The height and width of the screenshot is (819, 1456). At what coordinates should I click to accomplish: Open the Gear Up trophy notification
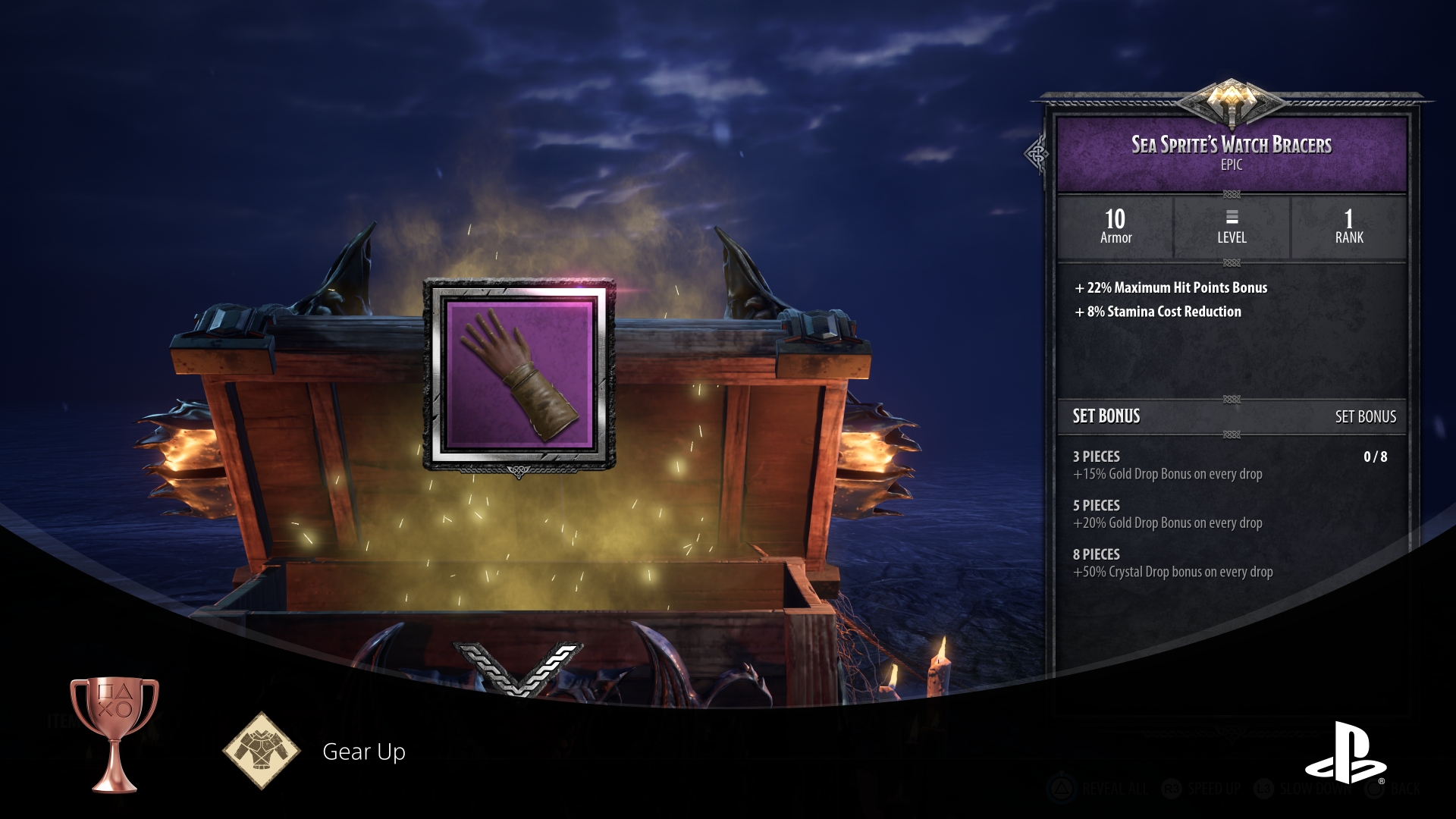[x=364, y=752]
